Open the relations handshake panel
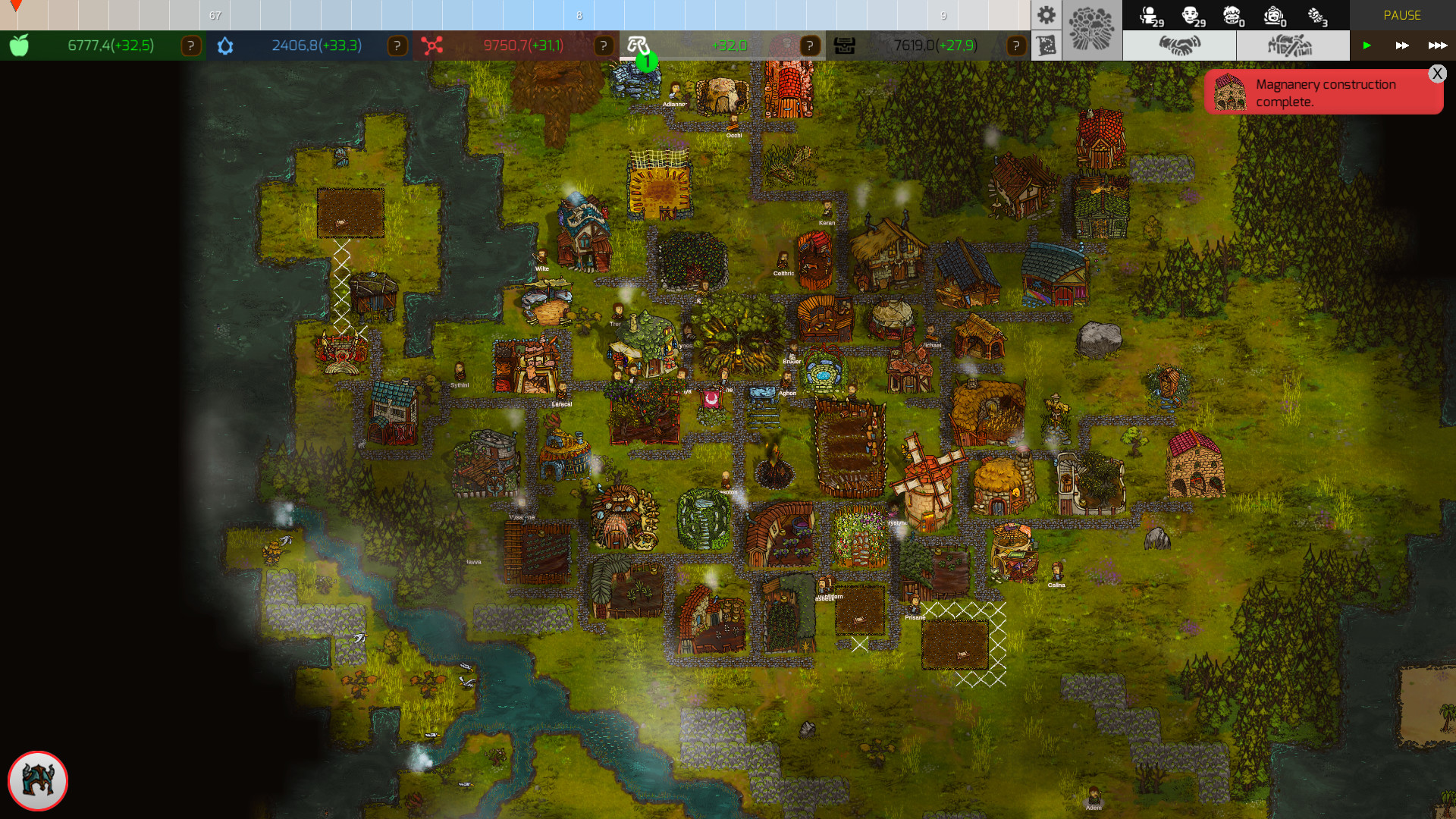This screenshot has width=1456, height=819. [1181, 45]
